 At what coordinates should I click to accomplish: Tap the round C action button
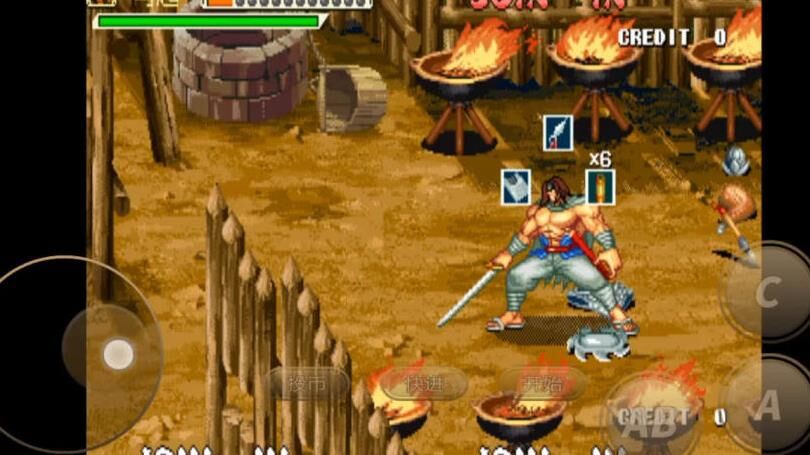(x=766, y=292)
